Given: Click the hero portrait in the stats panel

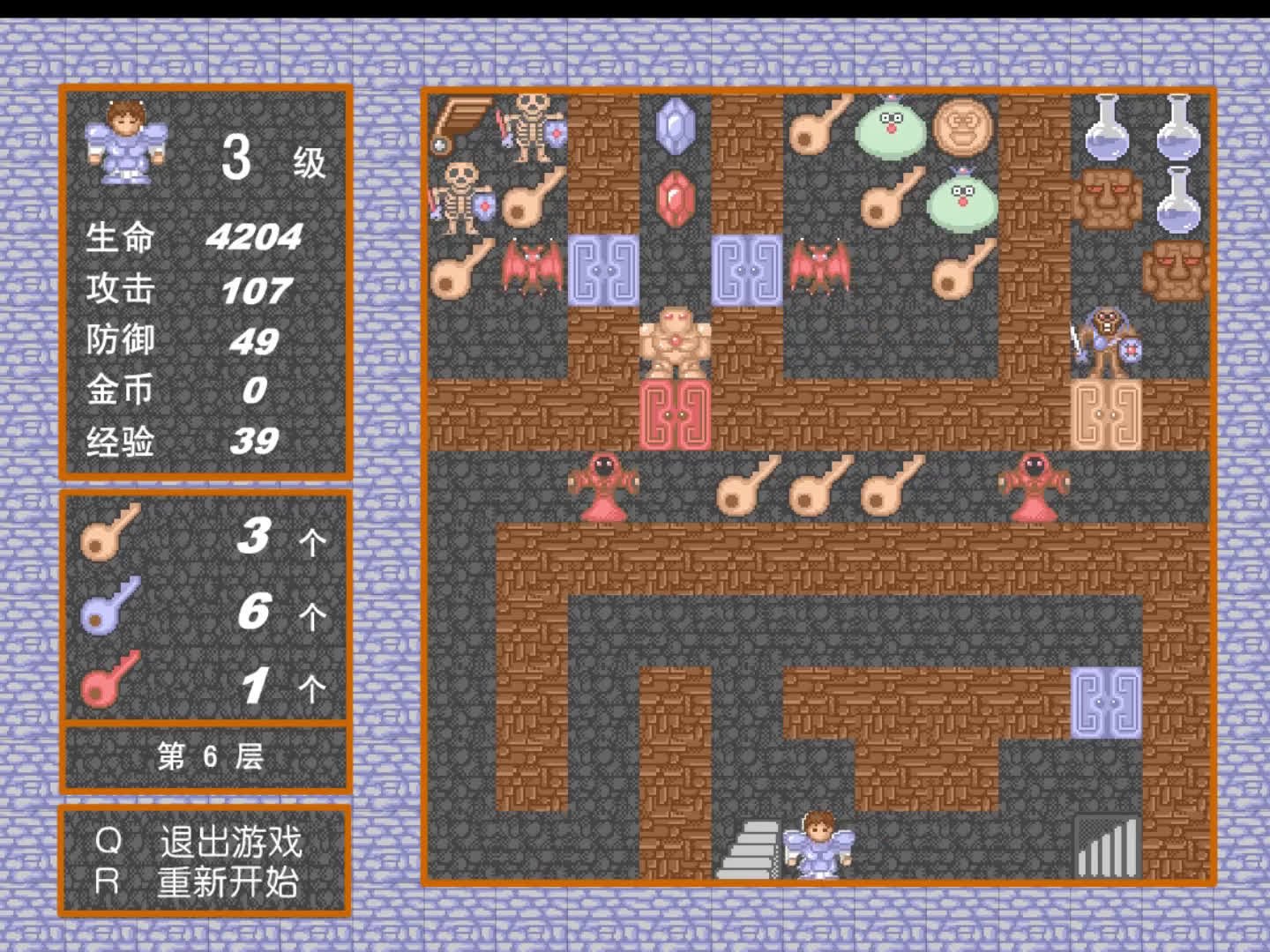Looking at the screenshot, I should coord(128,145).
